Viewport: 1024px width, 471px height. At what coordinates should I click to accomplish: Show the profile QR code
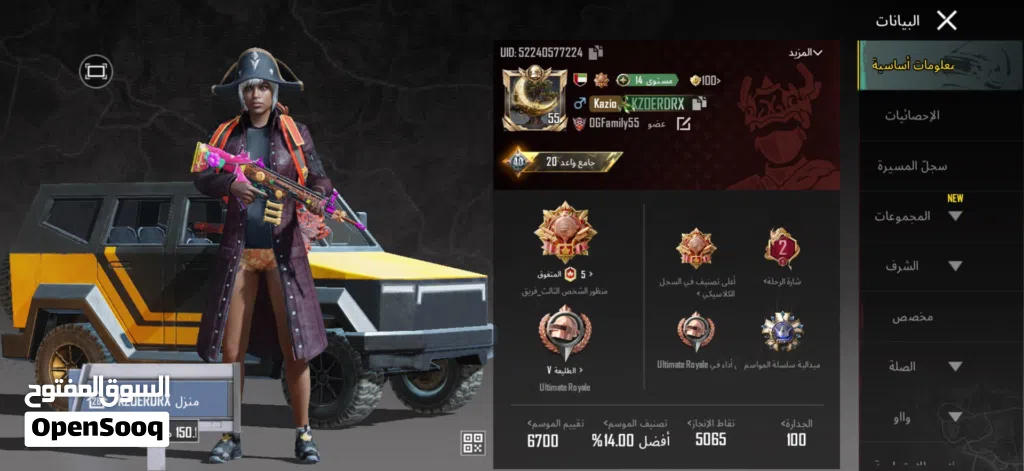pos(473,443)
